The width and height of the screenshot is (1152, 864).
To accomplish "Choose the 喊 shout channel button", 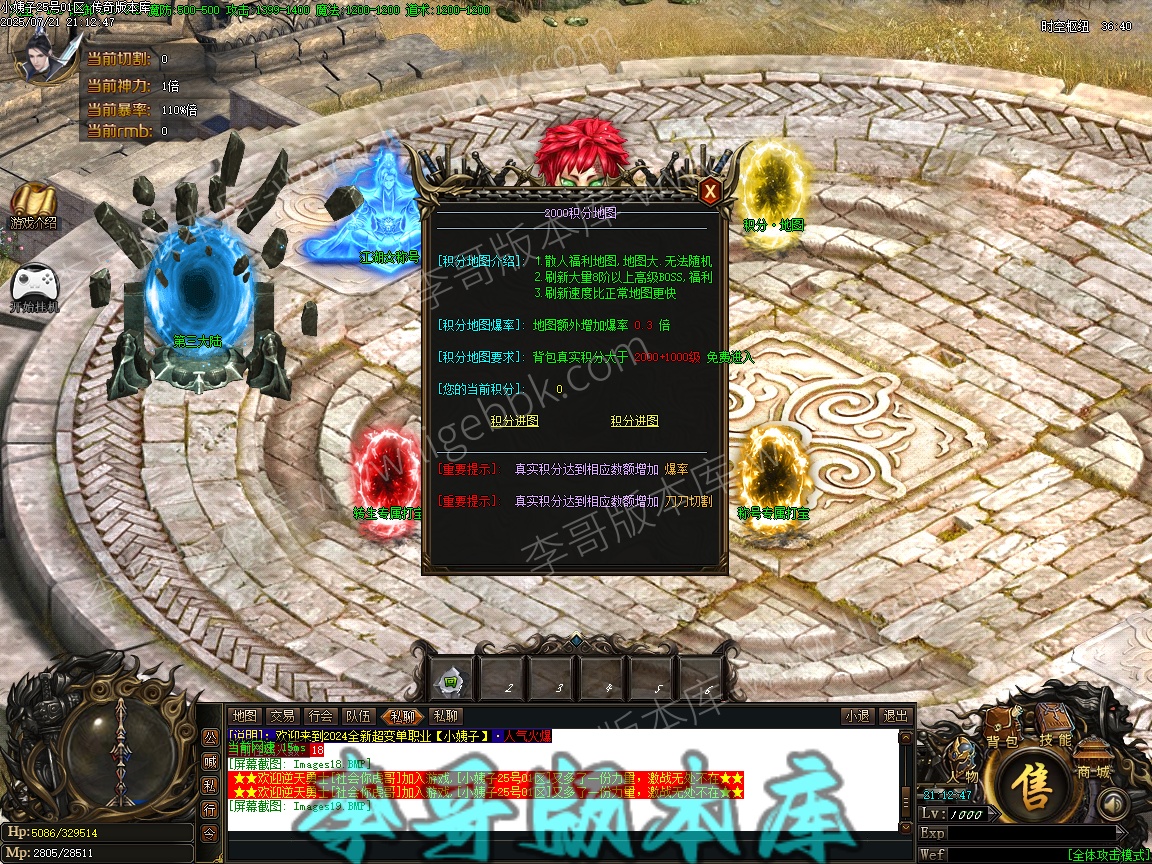I will click(209, 761).
